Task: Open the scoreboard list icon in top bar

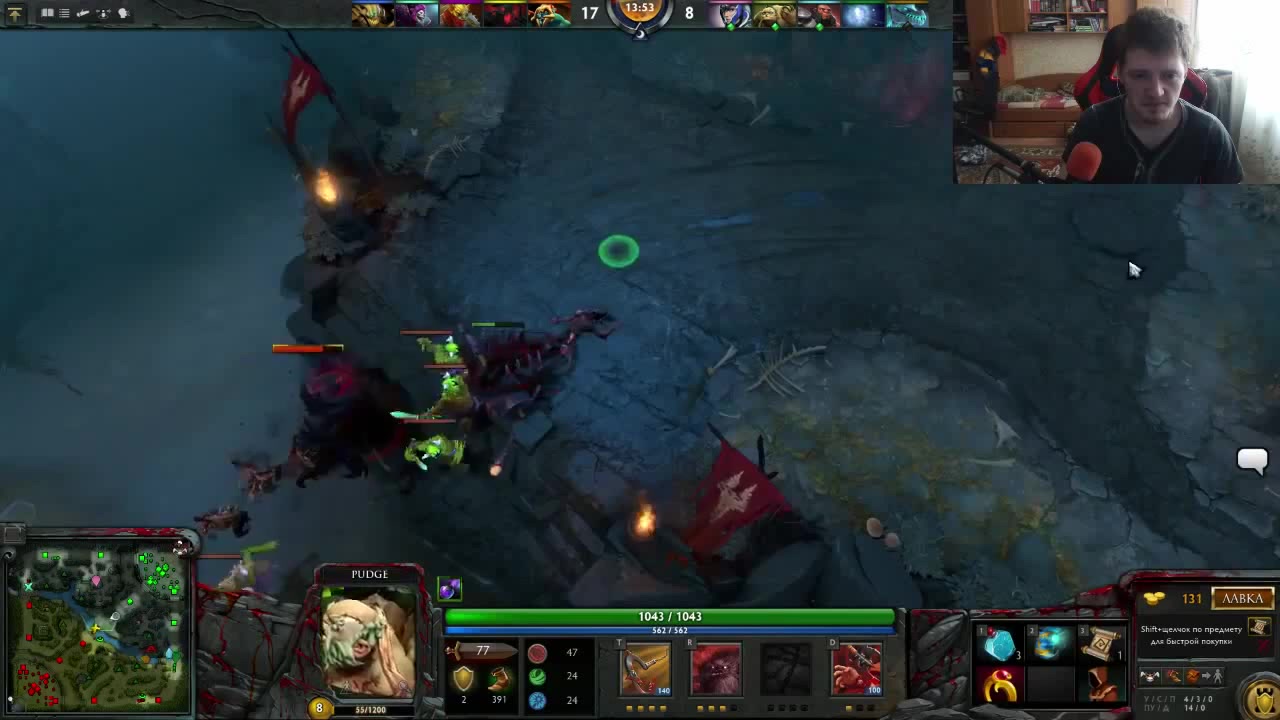Action: [x=64, y=13]
